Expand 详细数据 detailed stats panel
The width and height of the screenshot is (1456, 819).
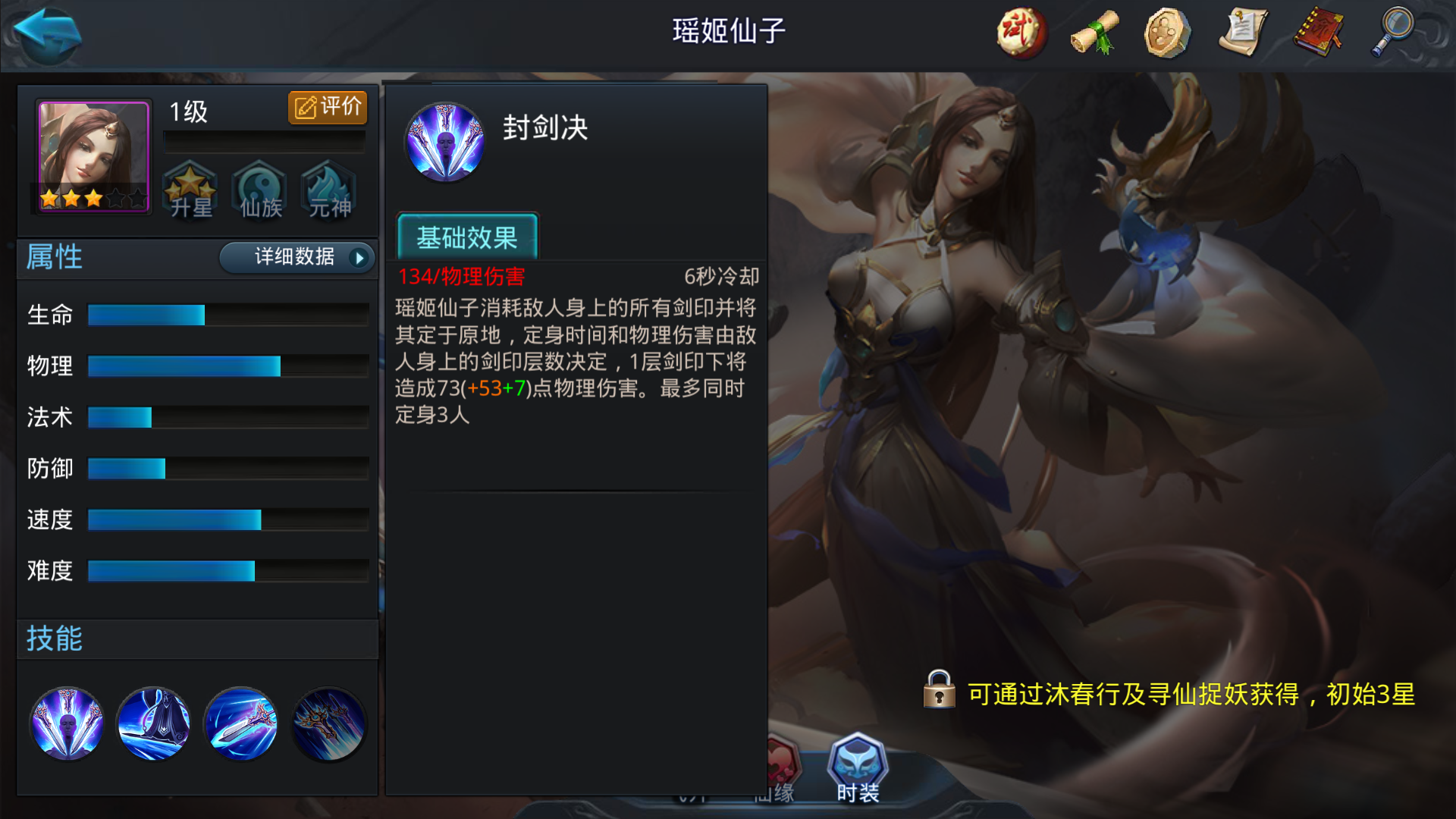295,258
